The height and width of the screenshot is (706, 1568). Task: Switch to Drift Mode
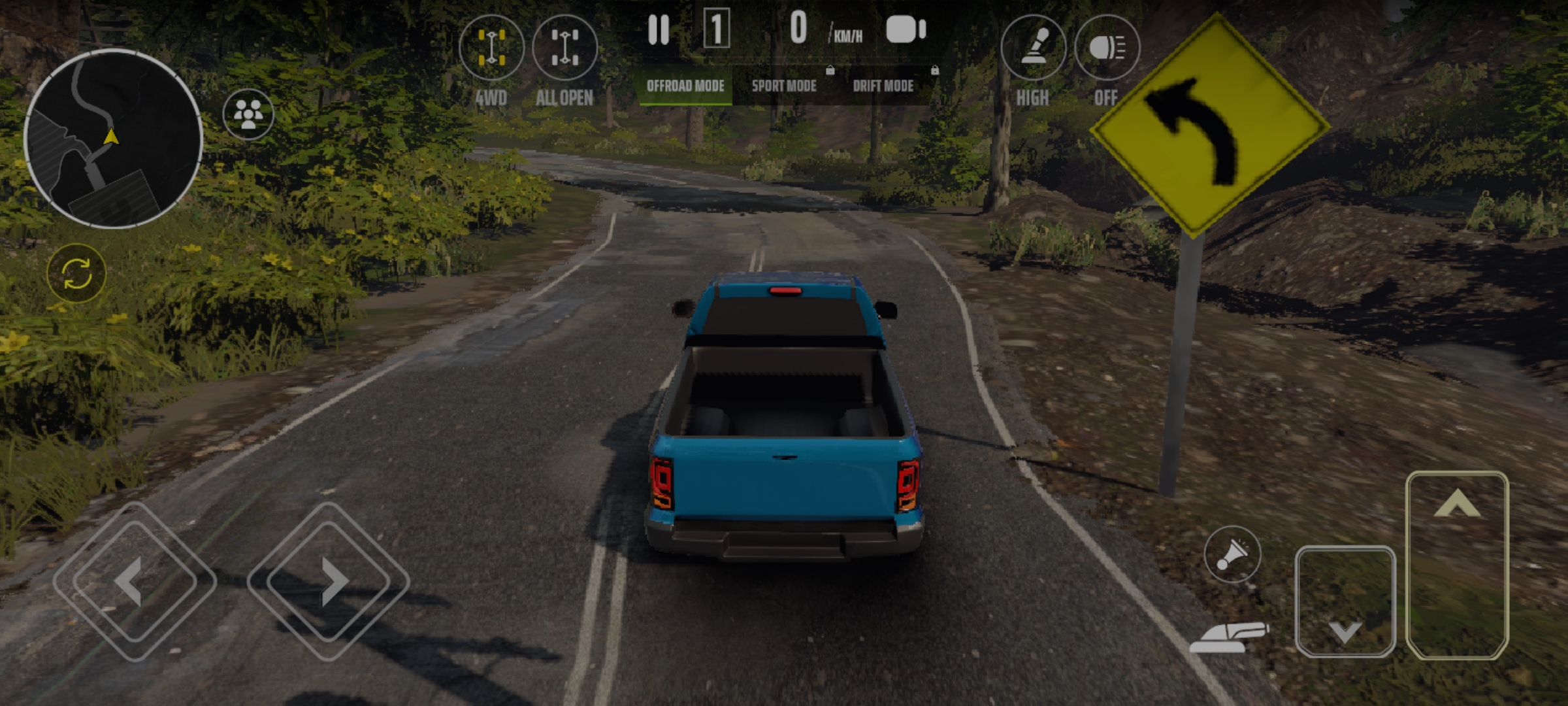883,86
